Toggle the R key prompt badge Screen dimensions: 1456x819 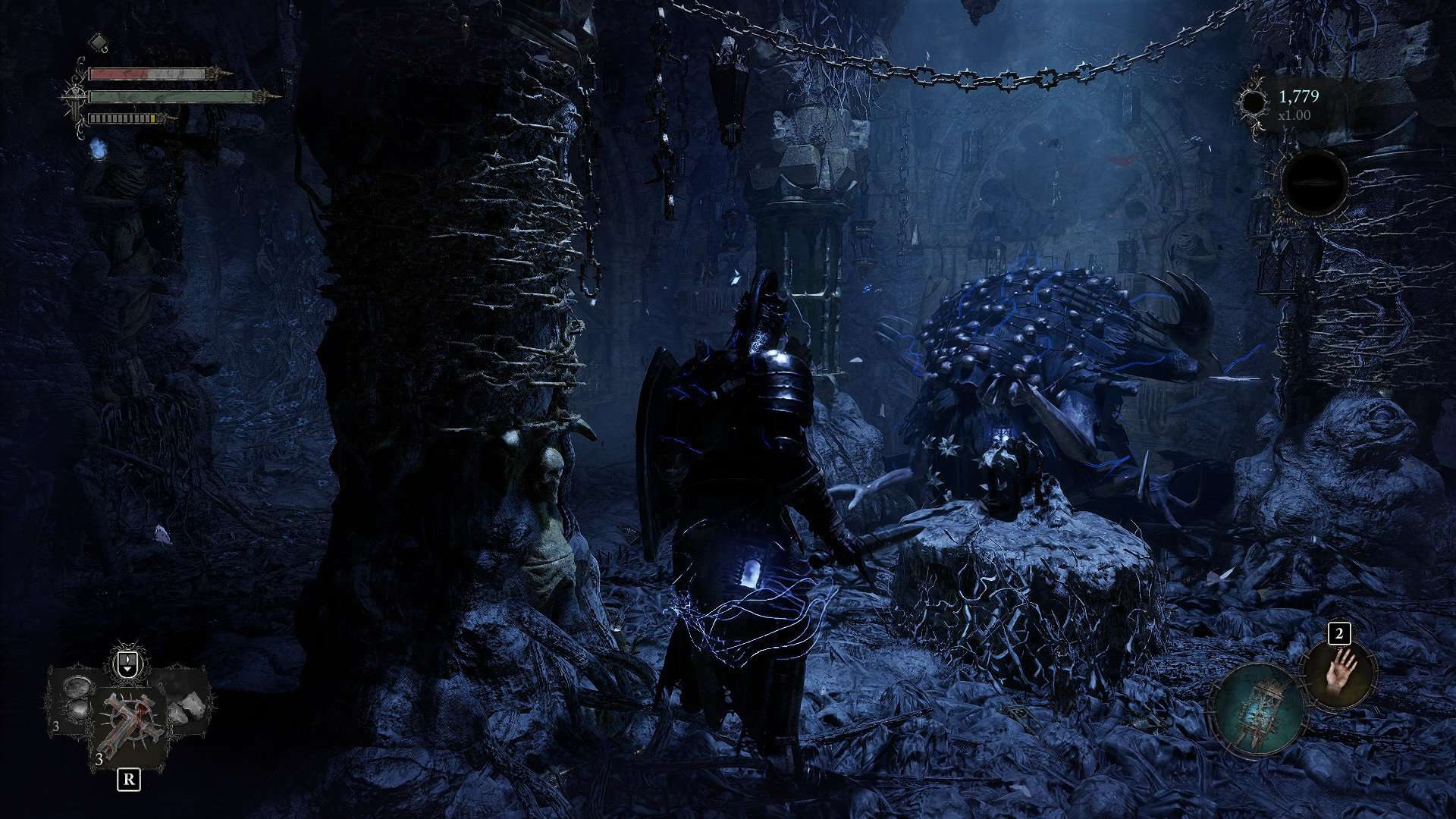127,780
